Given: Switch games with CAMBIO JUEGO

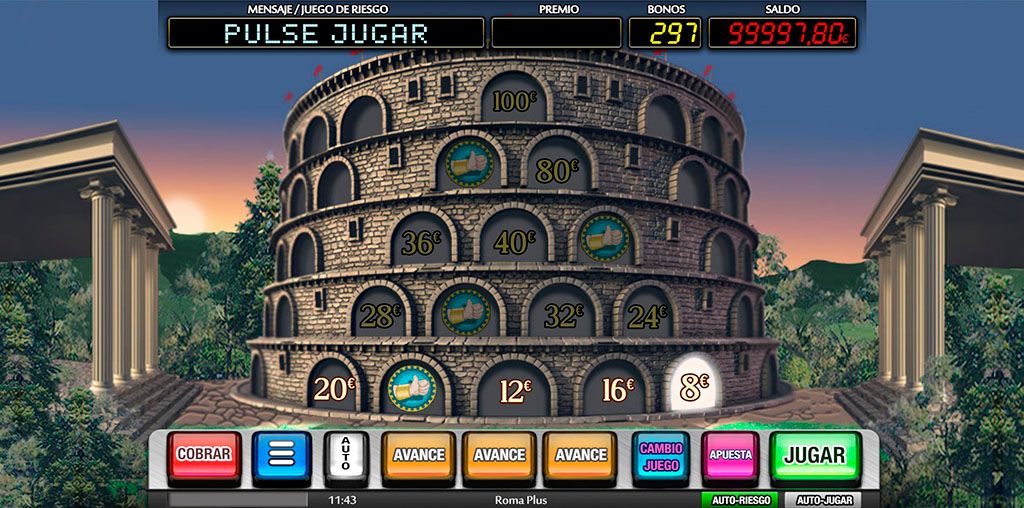Looking at the screenshot, I should coord(661,455).
